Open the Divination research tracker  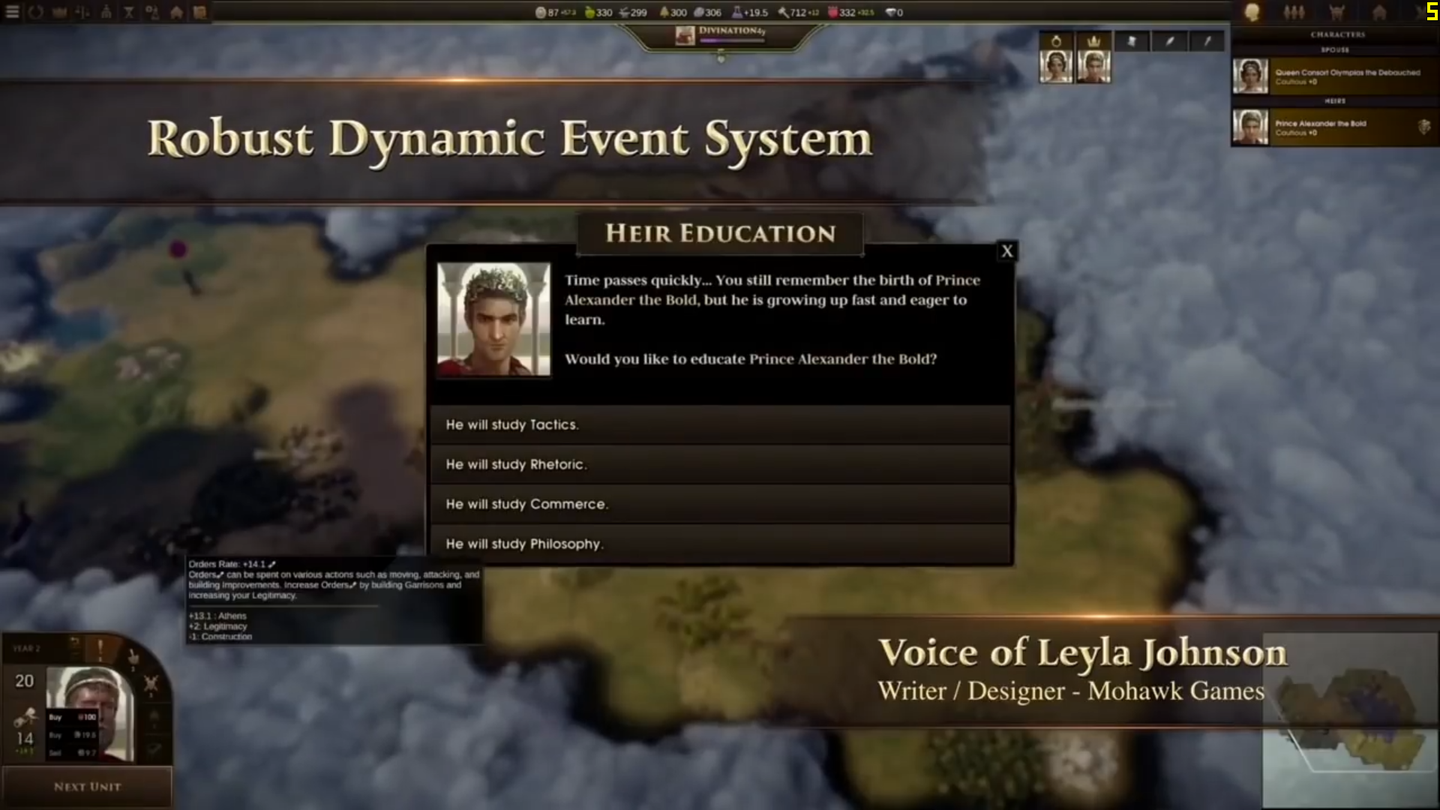coord(721,35)
